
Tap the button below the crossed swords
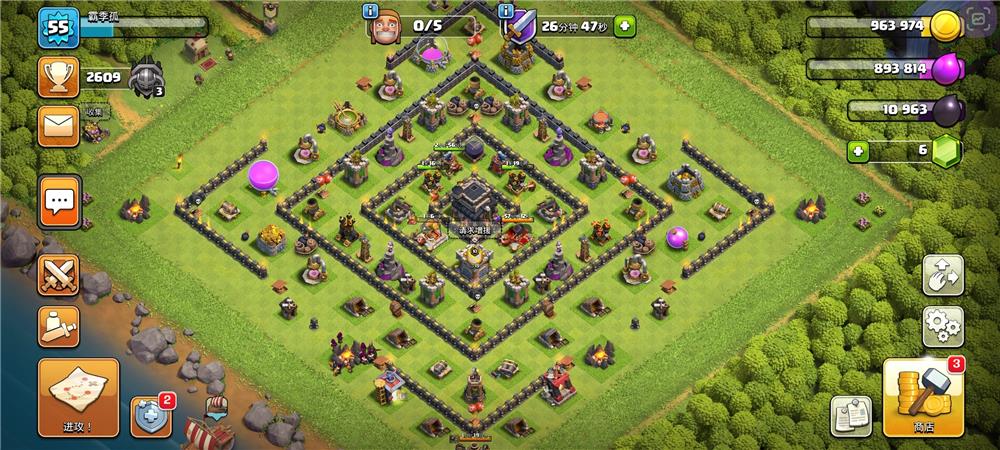click(59, 326)
